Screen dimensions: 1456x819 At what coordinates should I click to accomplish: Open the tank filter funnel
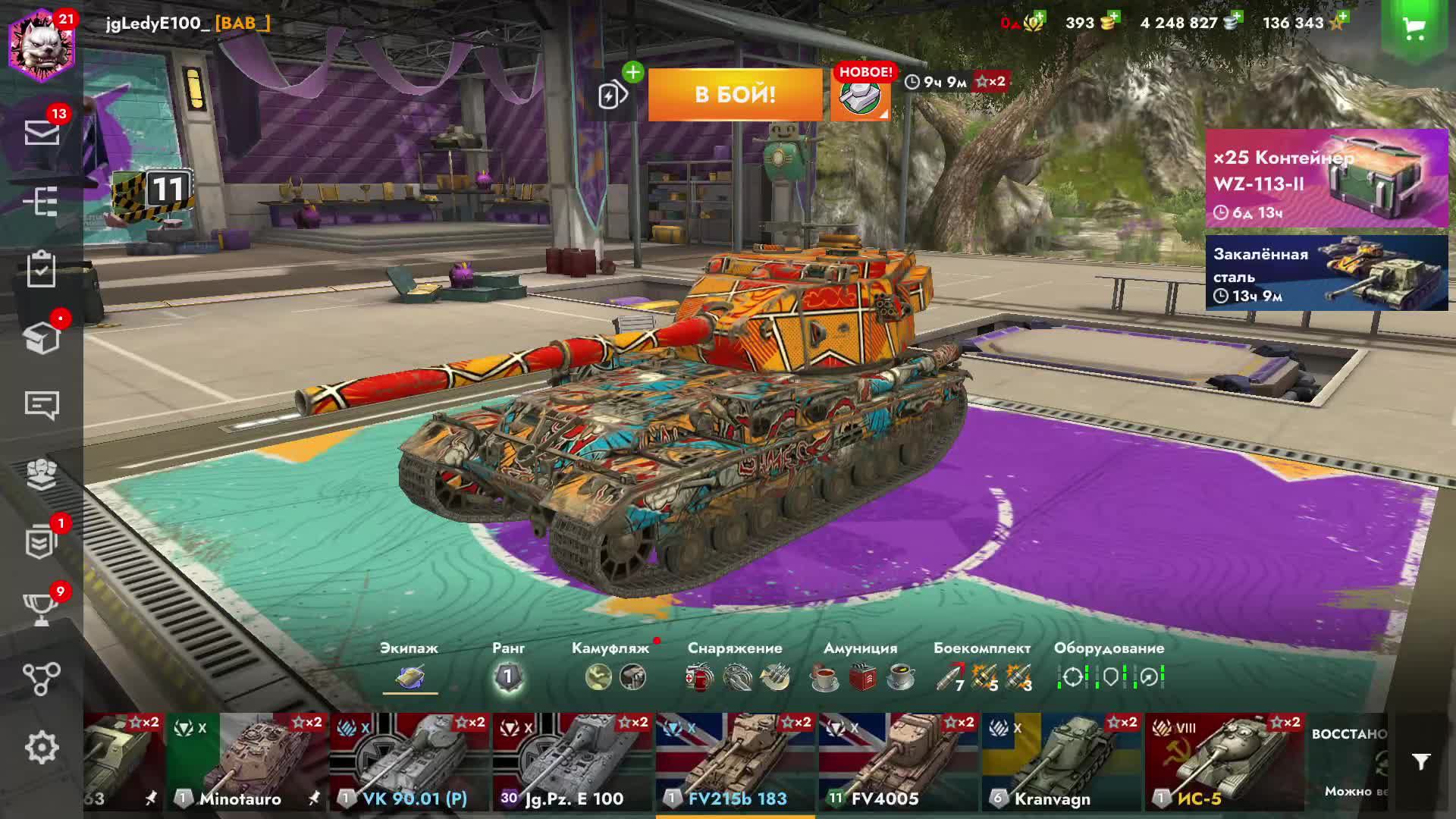(1421, 761)
